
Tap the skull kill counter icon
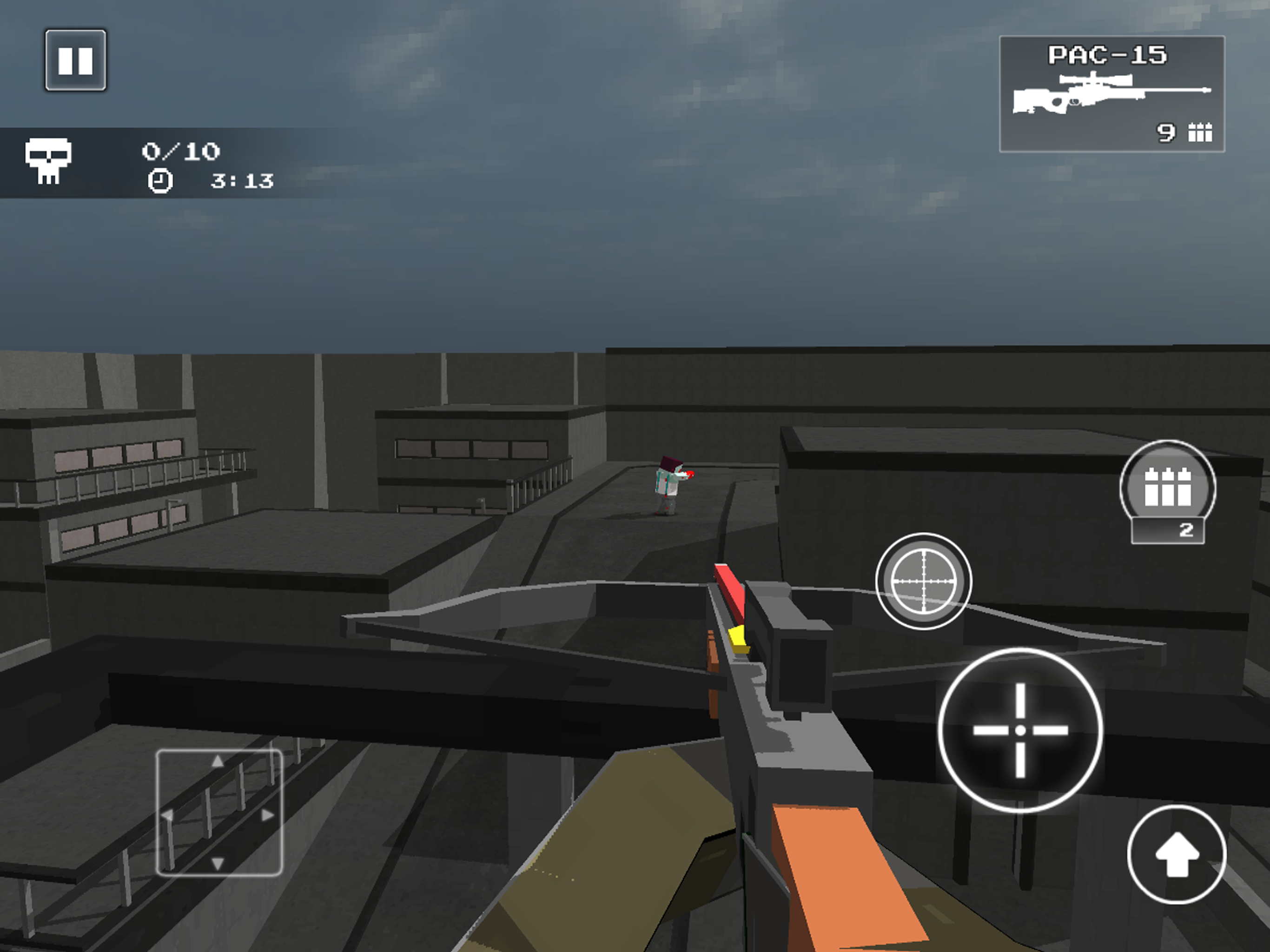pos(49,163)
